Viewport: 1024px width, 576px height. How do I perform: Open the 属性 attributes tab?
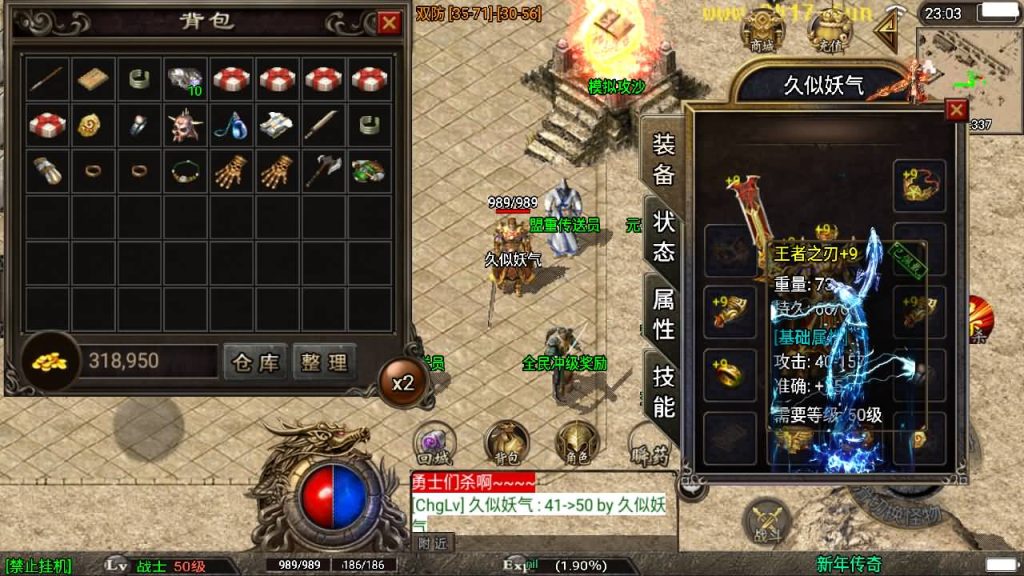point(663,313)
